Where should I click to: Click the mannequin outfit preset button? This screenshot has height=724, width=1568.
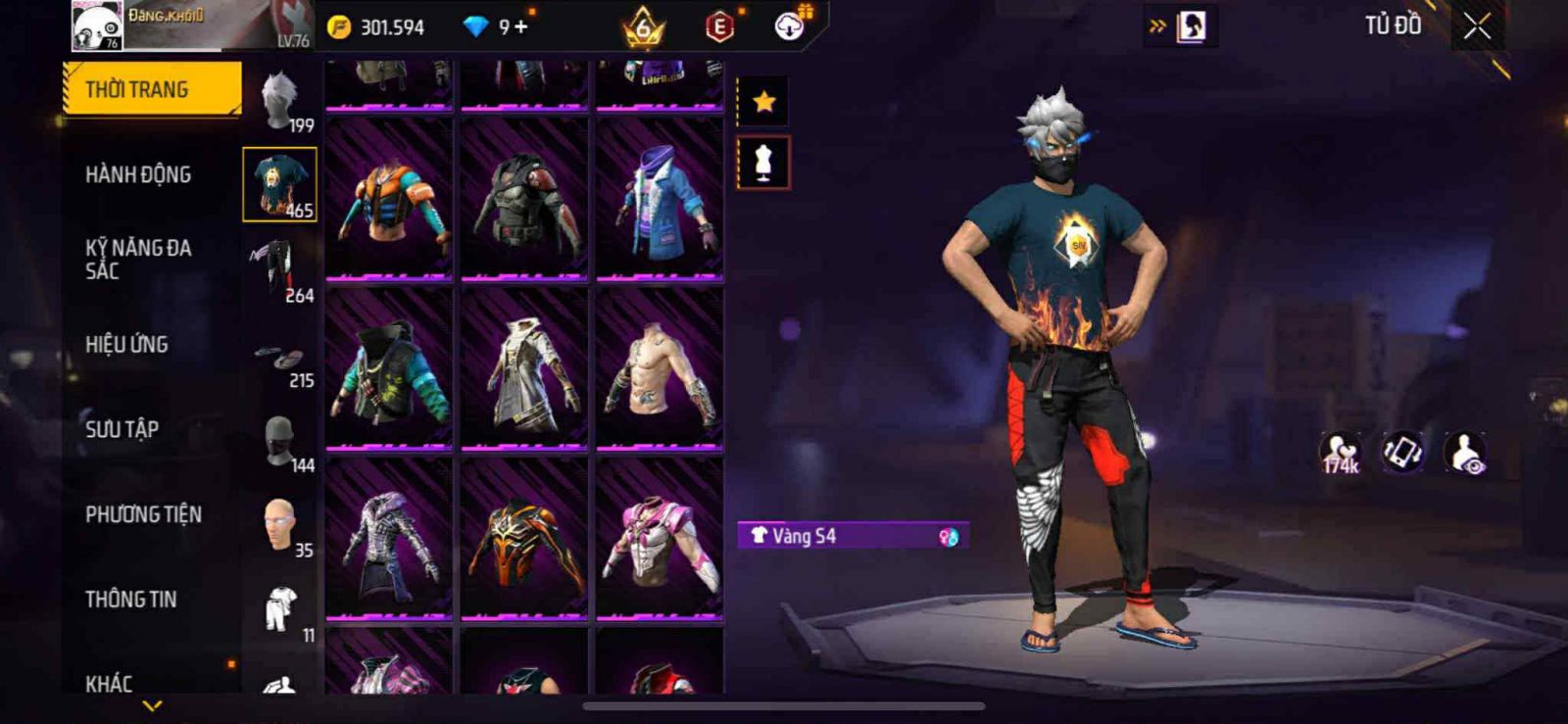click(763, 163)
